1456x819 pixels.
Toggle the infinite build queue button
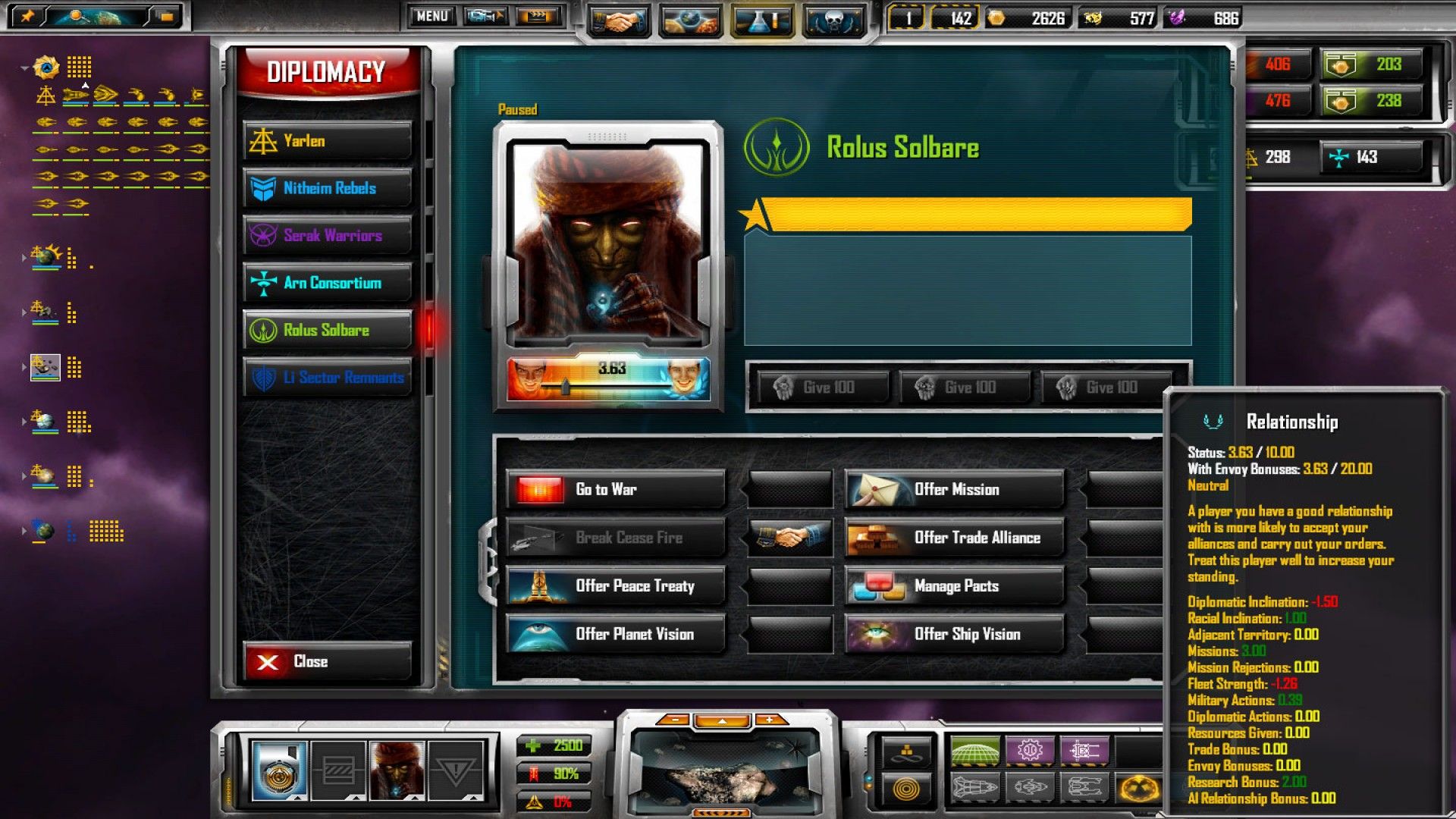(907, 752)
